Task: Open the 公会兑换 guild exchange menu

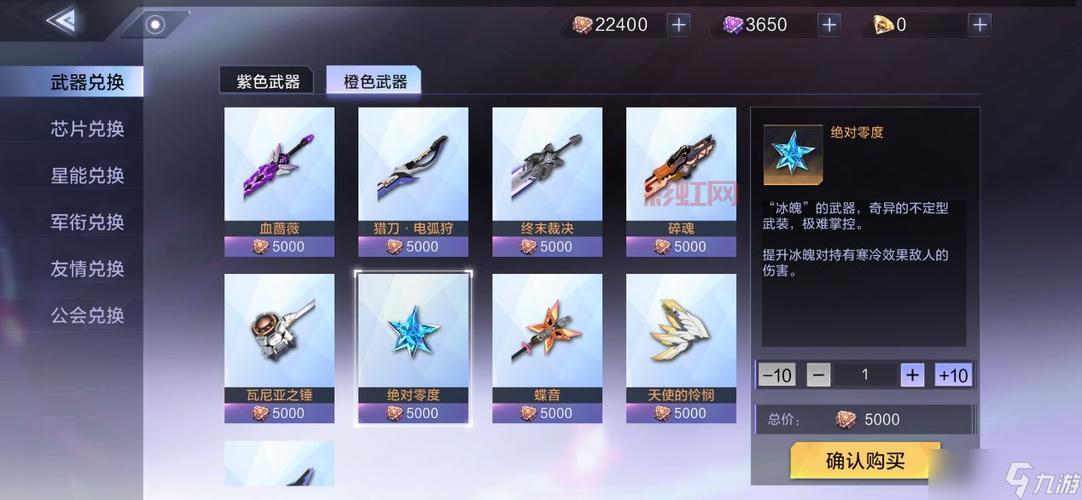Action: [87, 315]
